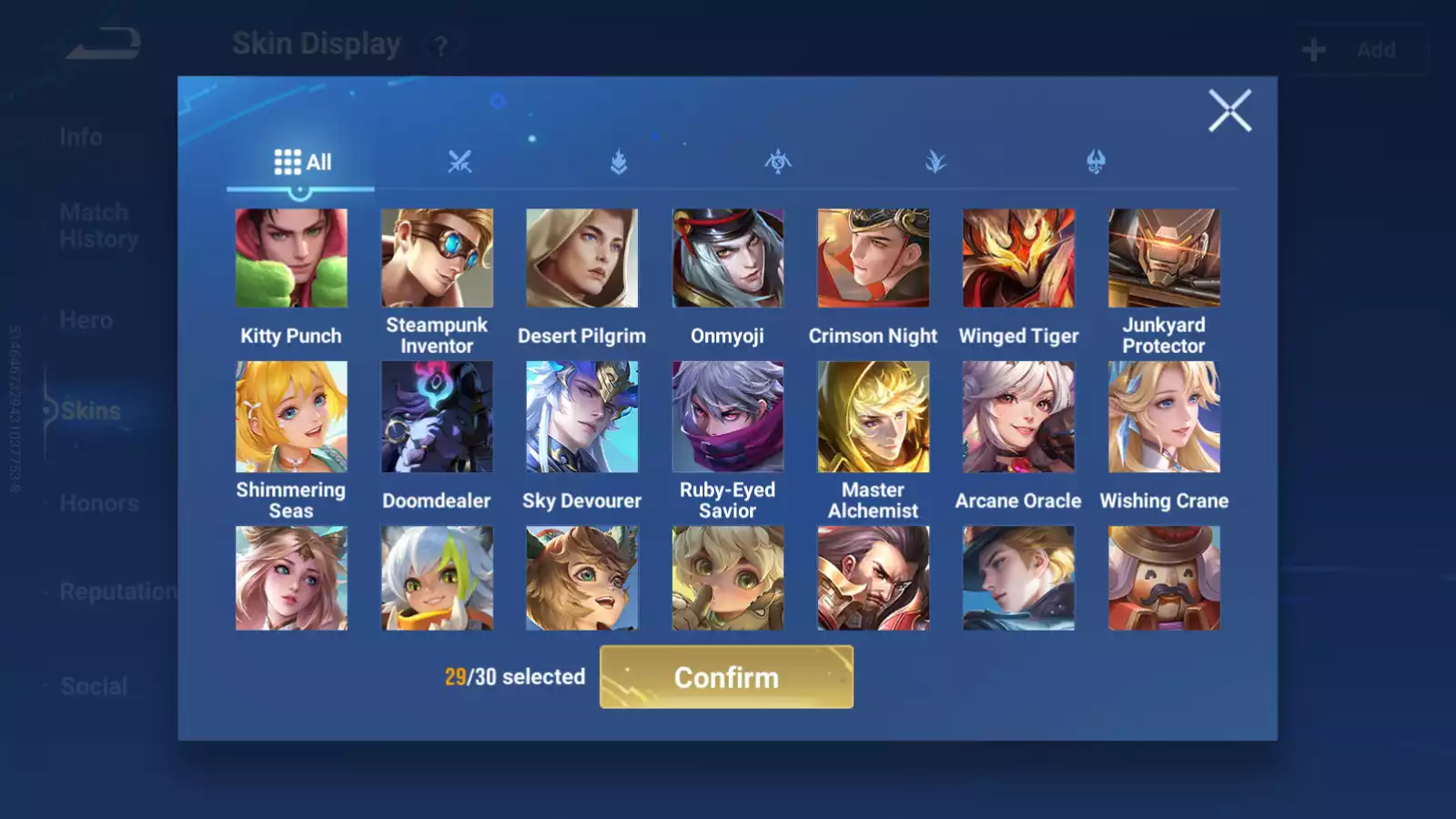
Task: Select the Sky Devourer skin
Action: [x=582, y=417]
